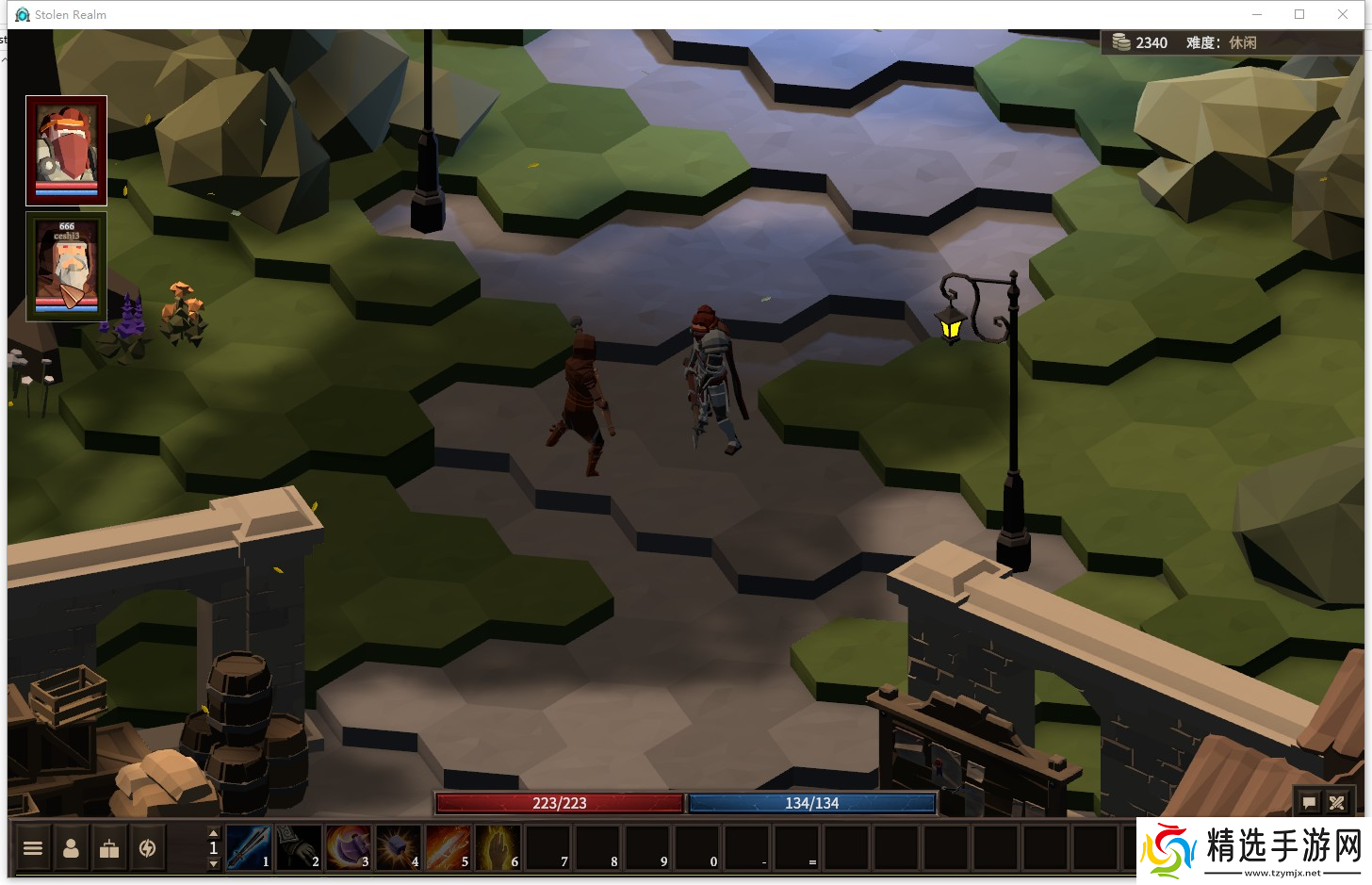Use the spinning axe skill in slot 3

coord(349,846)
